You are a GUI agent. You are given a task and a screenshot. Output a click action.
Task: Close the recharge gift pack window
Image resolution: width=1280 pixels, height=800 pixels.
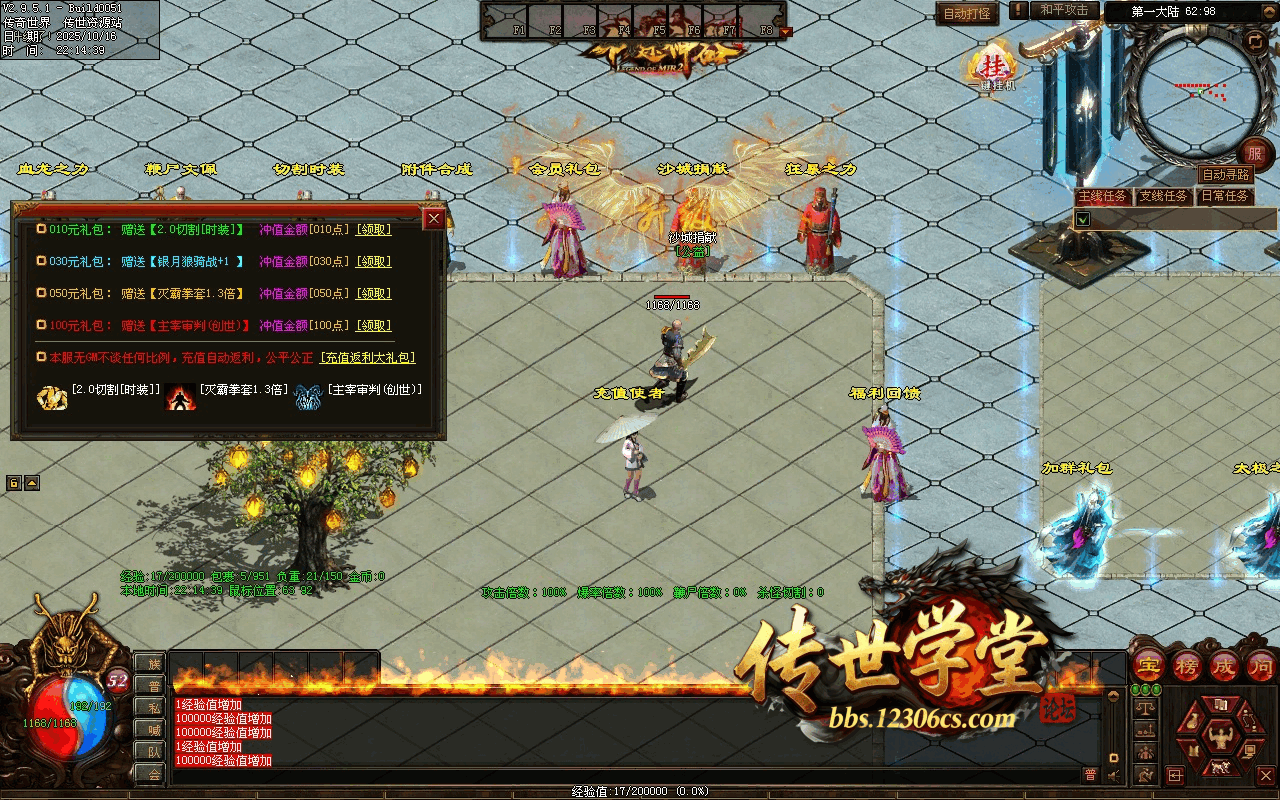pos(434,219)
